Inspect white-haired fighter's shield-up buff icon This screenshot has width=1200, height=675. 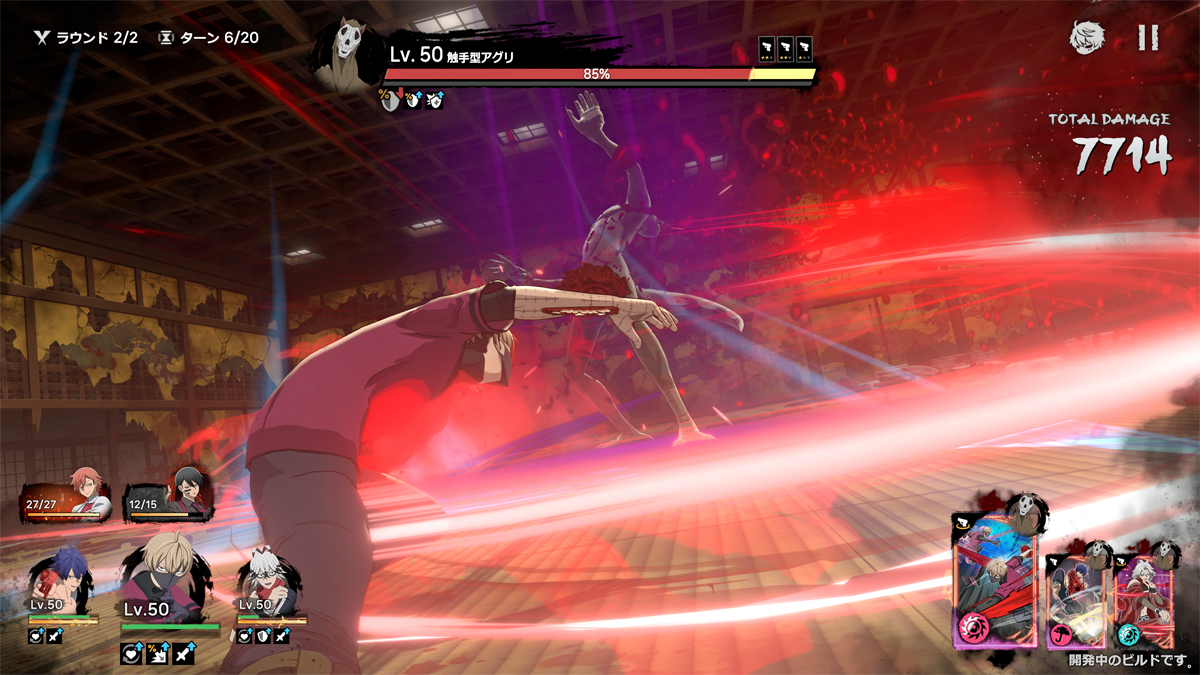tap(264, 636)
